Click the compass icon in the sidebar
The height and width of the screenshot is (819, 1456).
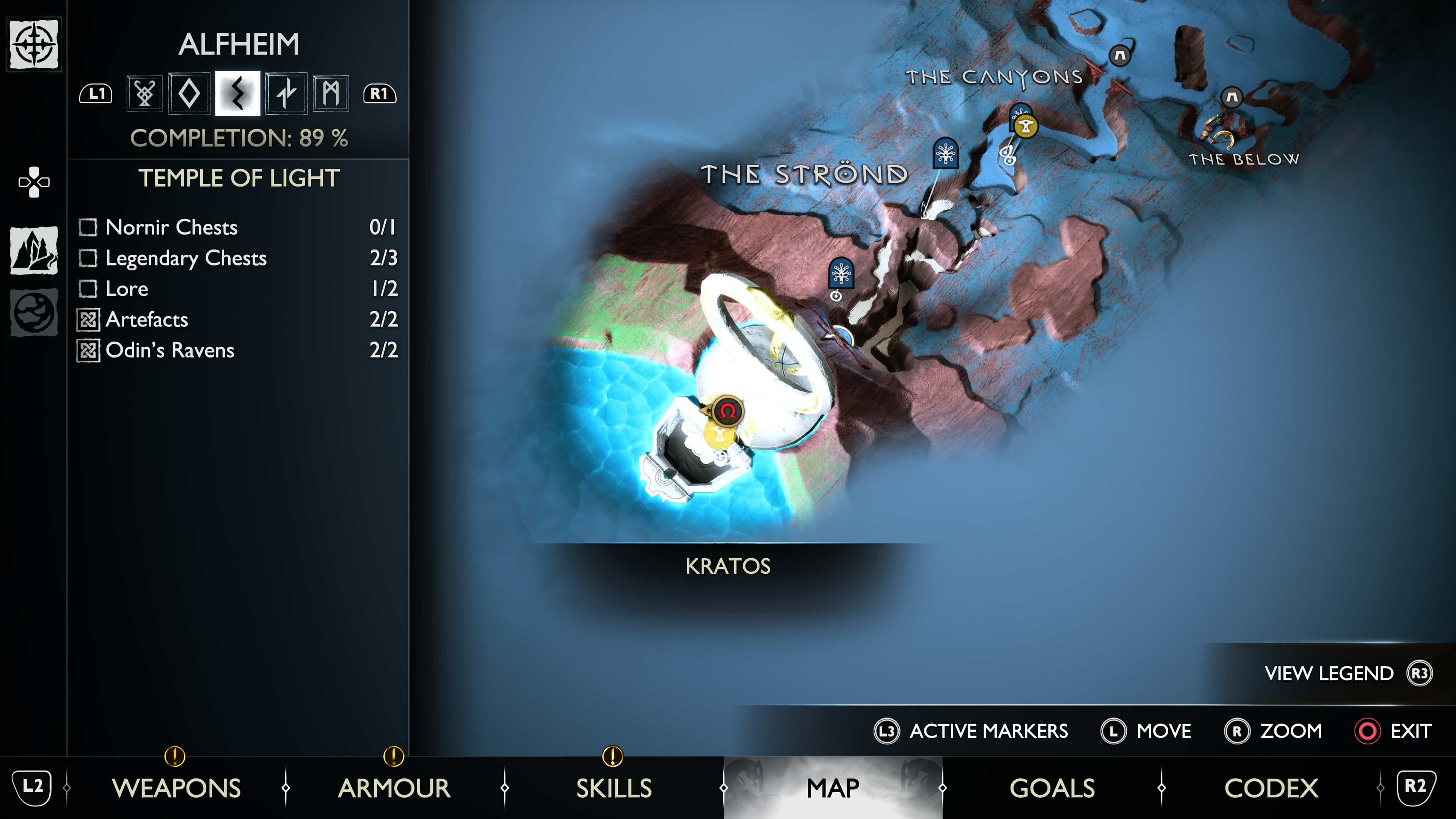point(34,44)
